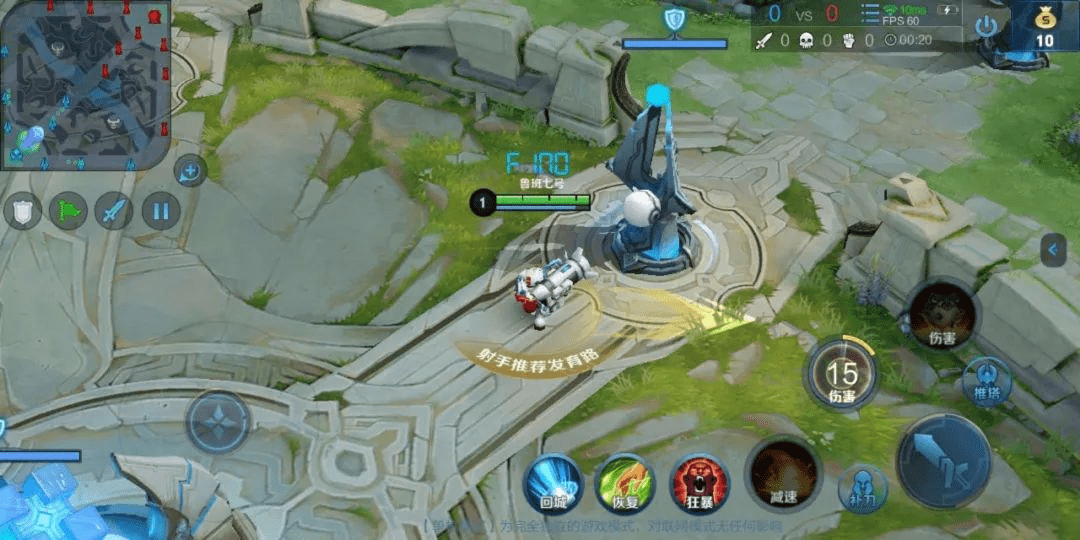Open the quick chat bubble with plus
Screen dimensions: 1080x540
190,171
